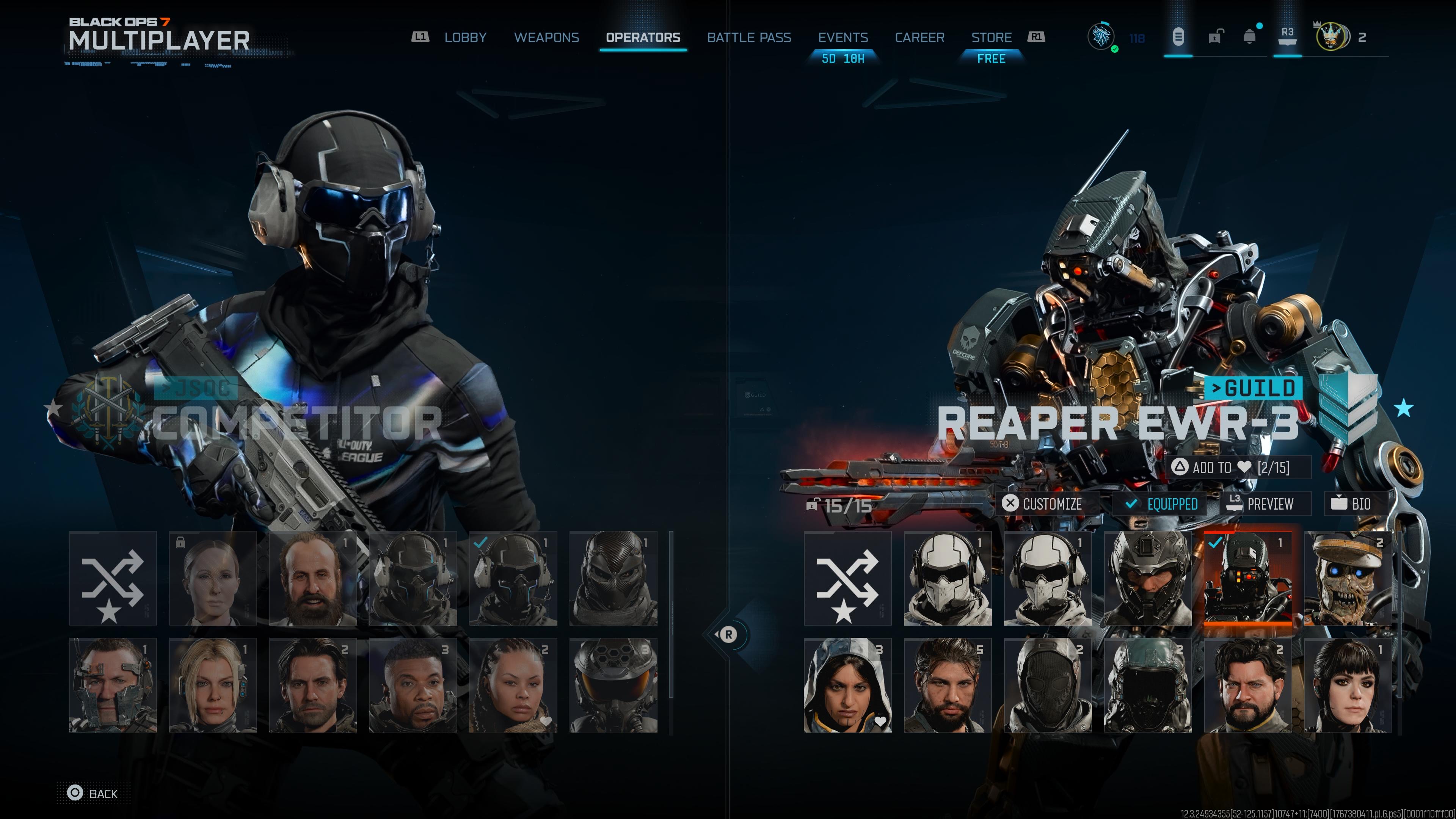Open the operator Bio

1351,504
